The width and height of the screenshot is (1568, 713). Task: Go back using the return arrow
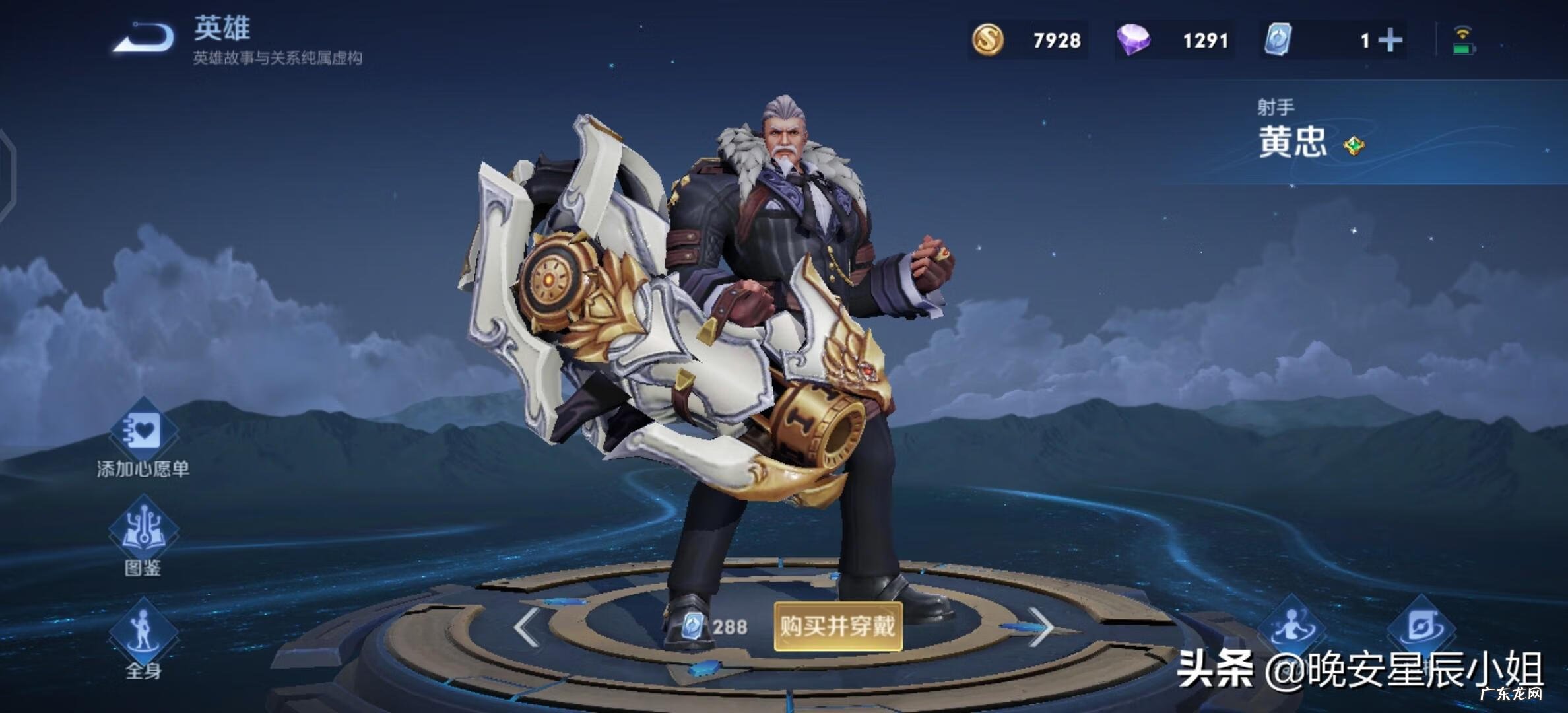click(x=144, y=38)
